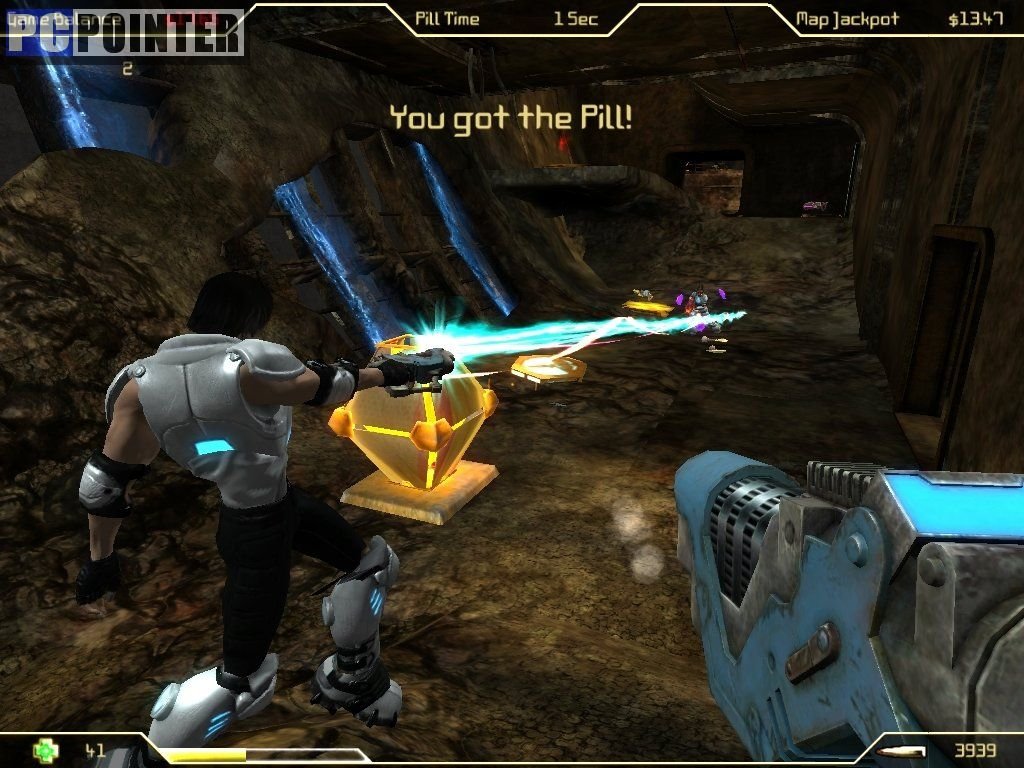Screen dimensions: 1024x768
Task: Click the green health cross icon
Action: 44,750
